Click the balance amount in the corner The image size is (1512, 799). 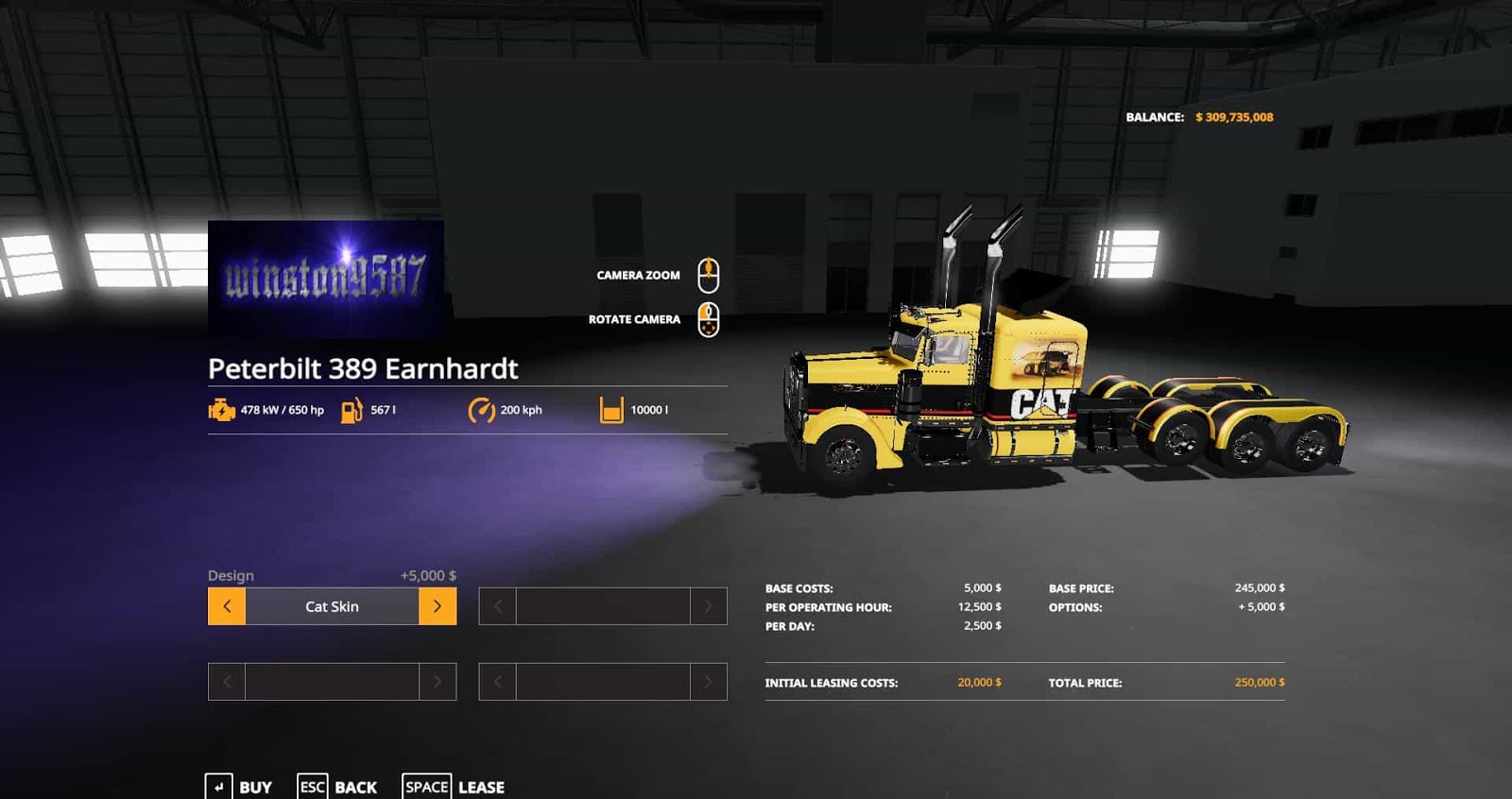(1234, 117)
